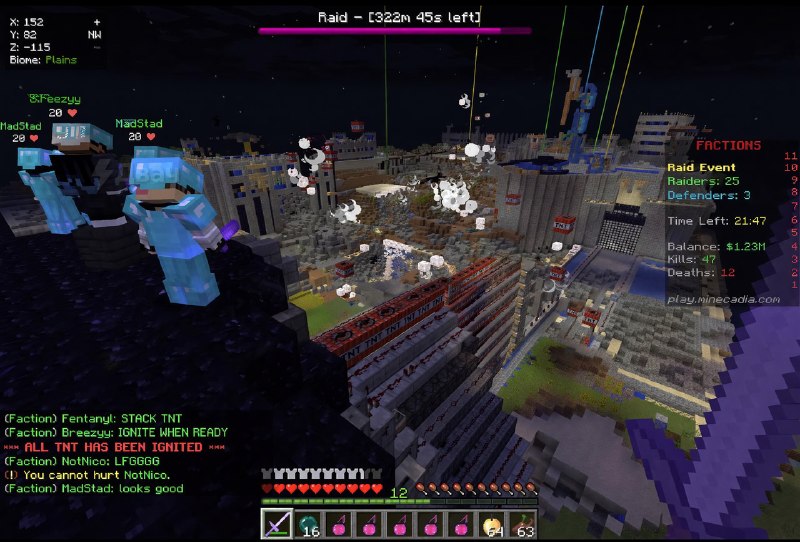Screen dimensions: 800x542
Task: Select the food stack of 63
Action: pyautogui.click(x=523, y=523)
